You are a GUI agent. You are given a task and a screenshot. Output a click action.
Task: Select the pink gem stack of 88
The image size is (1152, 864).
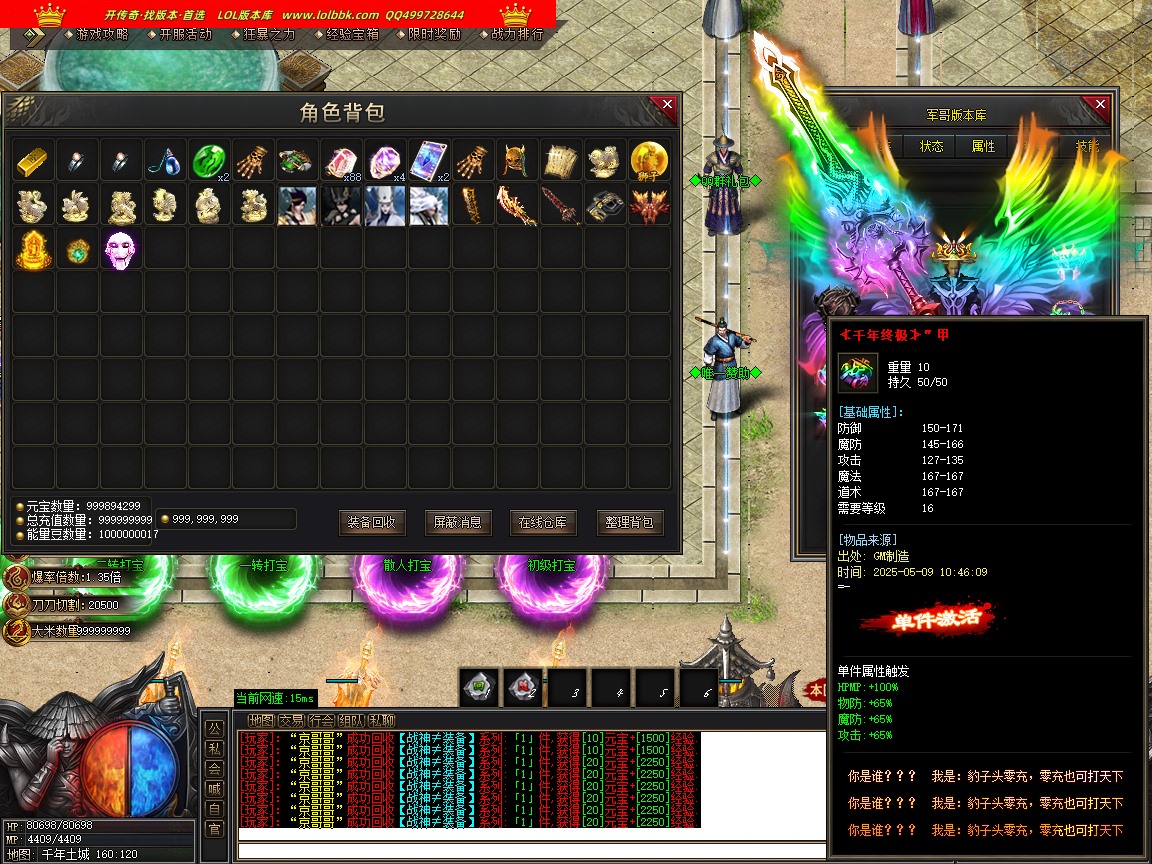coord(341,160)
